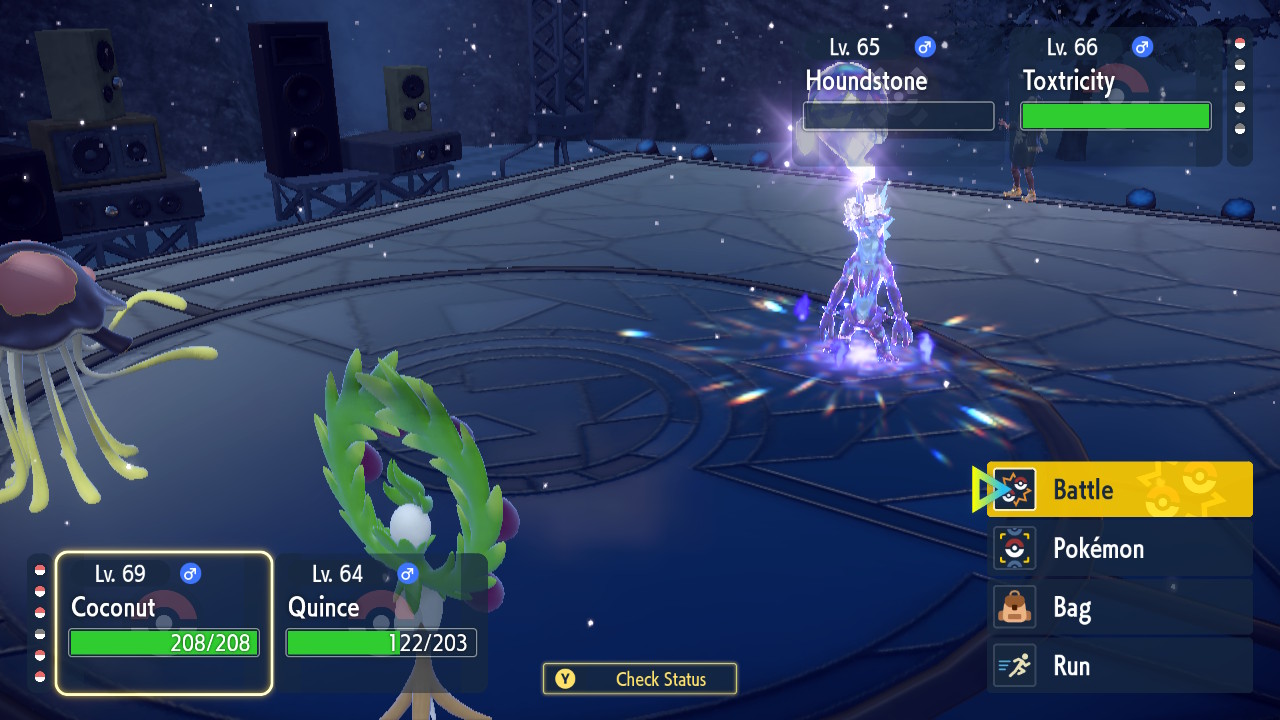Click the Check Status button
This screenshot has height=720, width=1280.
(640, 679)
